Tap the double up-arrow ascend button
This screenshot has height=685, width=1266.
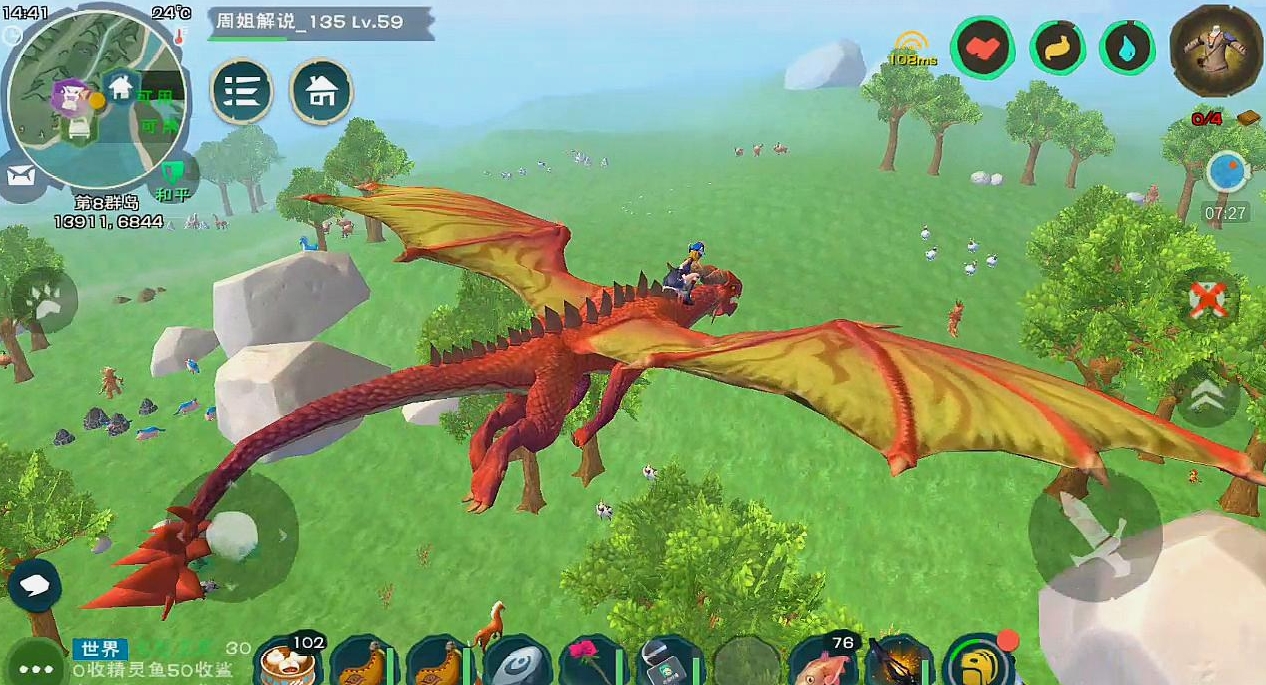[1207, 393]
